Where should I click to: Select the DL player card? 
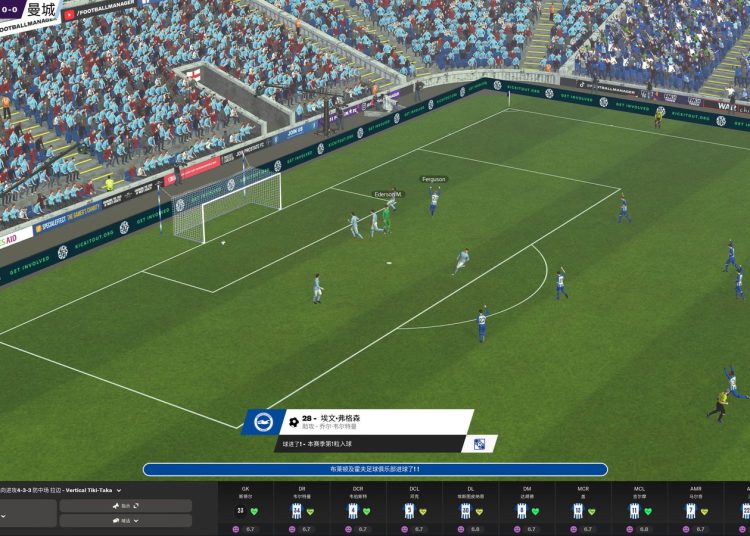pos(470,508)
